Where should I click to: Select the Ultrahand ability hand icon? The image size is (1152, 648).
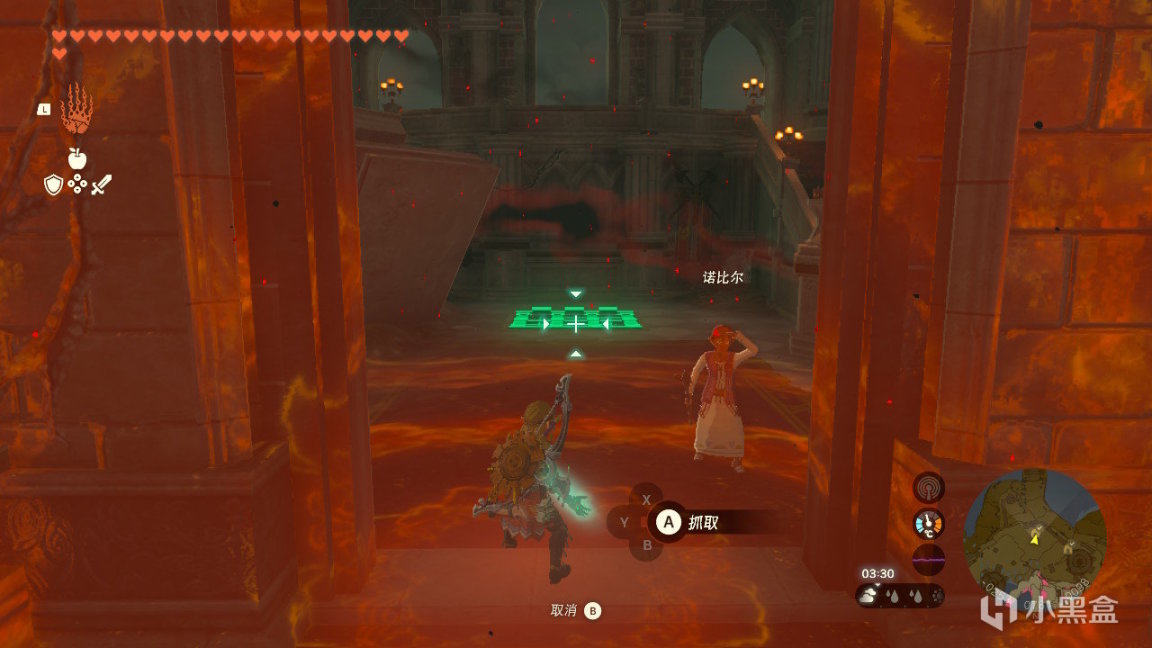77,109
